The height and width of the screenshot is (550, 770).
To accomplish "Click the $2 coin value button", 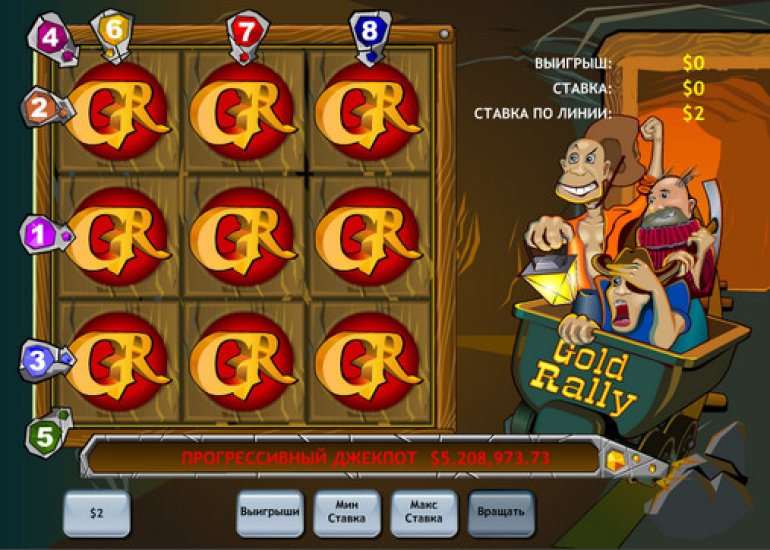I will pyautogui.click(x=96, y=513).
